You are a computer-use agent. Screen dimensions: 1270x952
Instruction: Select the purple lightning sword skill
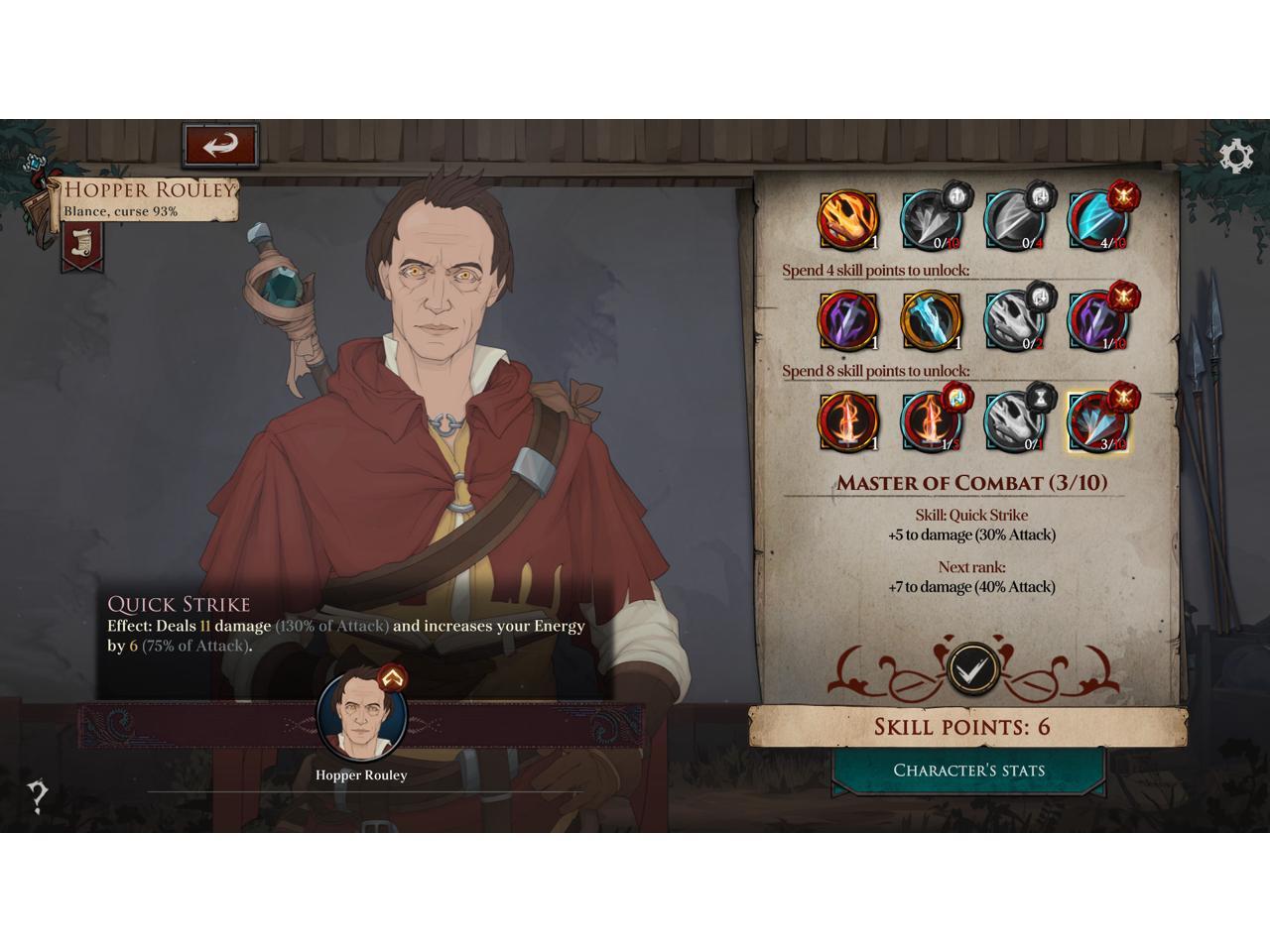[x=847, y=320]
